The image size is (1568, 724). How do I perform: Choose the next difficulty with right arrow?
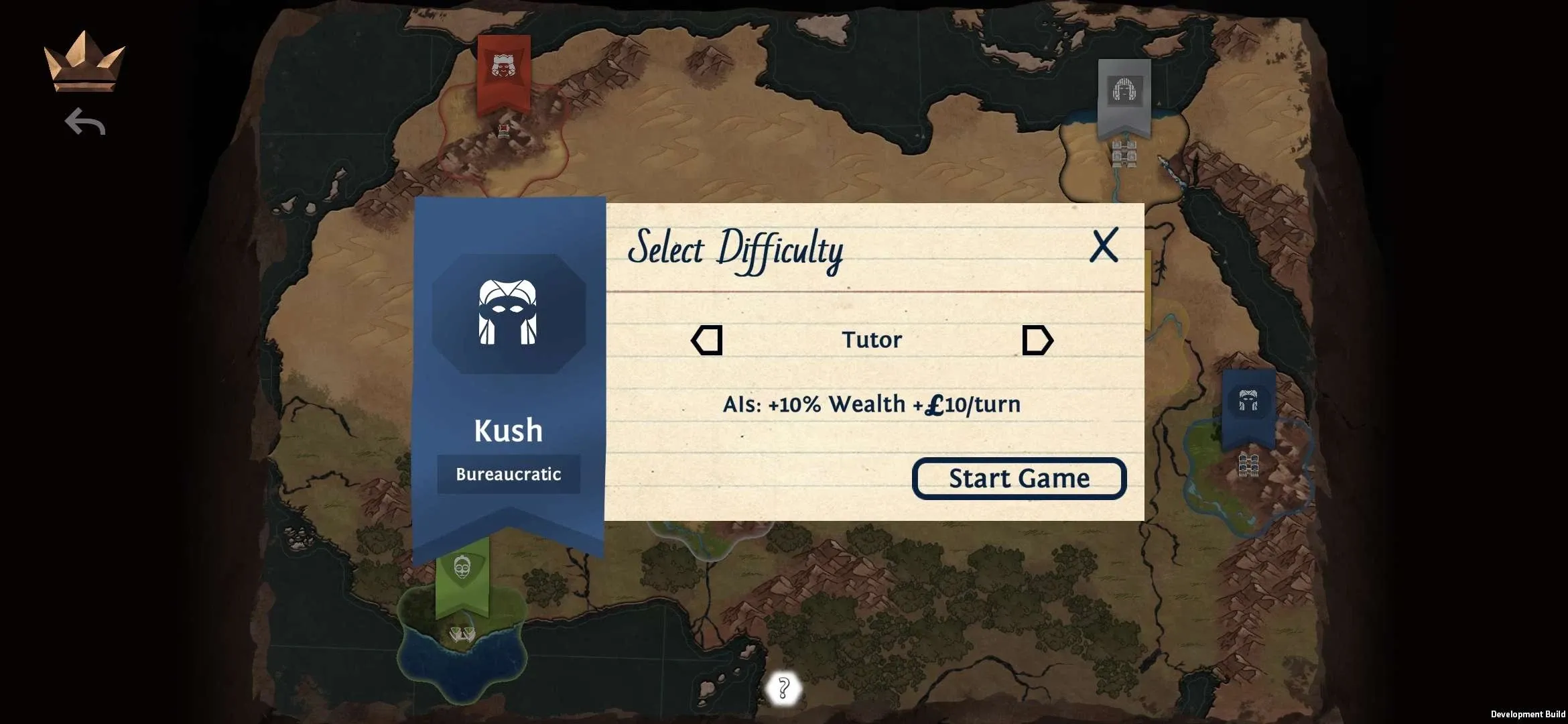coord(1037,341)
